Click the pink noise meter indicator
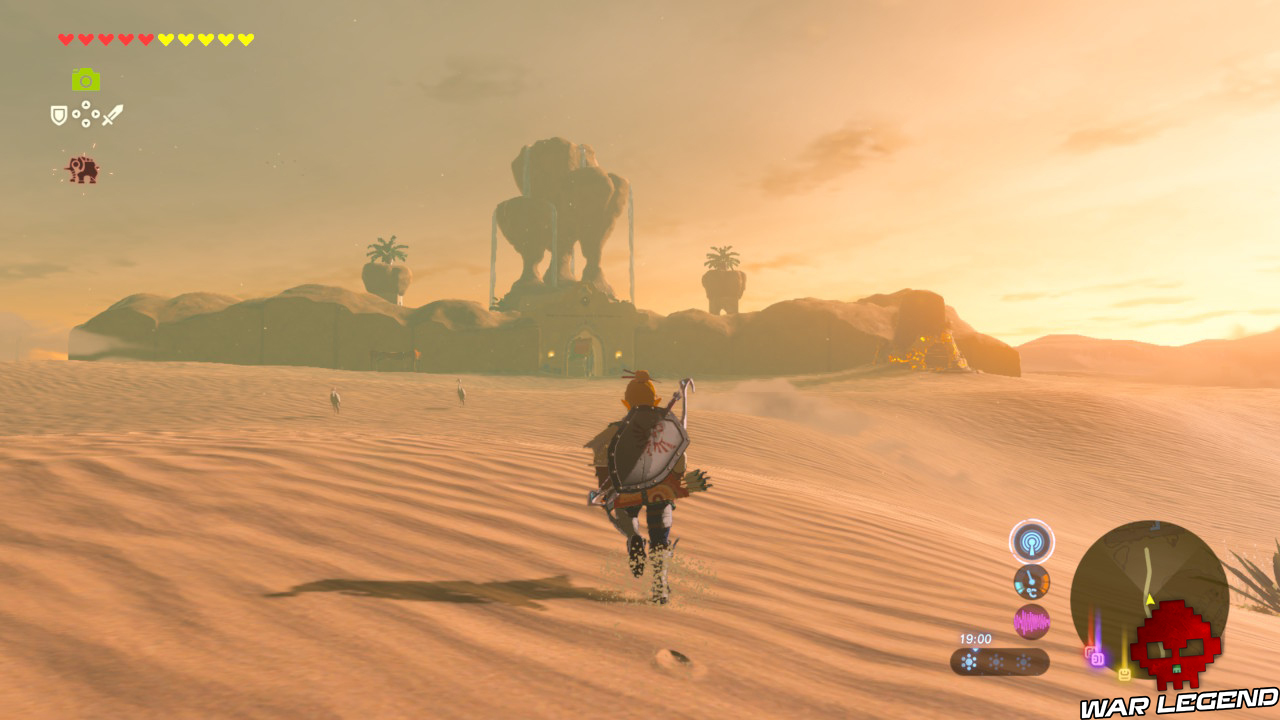This screenshot has width=1280, height=720. tap(1031, 620)
